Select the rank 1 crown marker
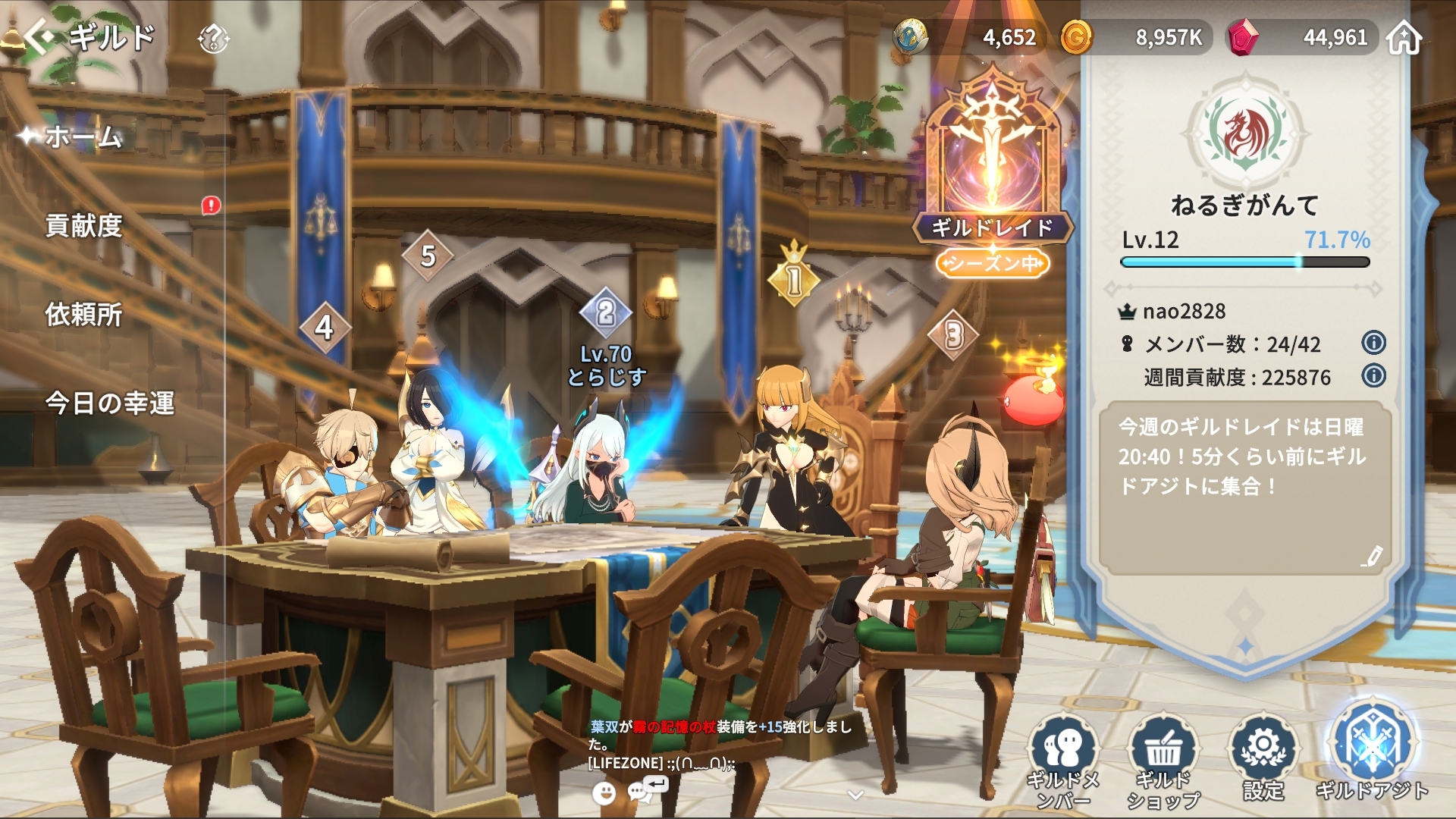Viewport: 1456px width, 819px height. point(793,278)
